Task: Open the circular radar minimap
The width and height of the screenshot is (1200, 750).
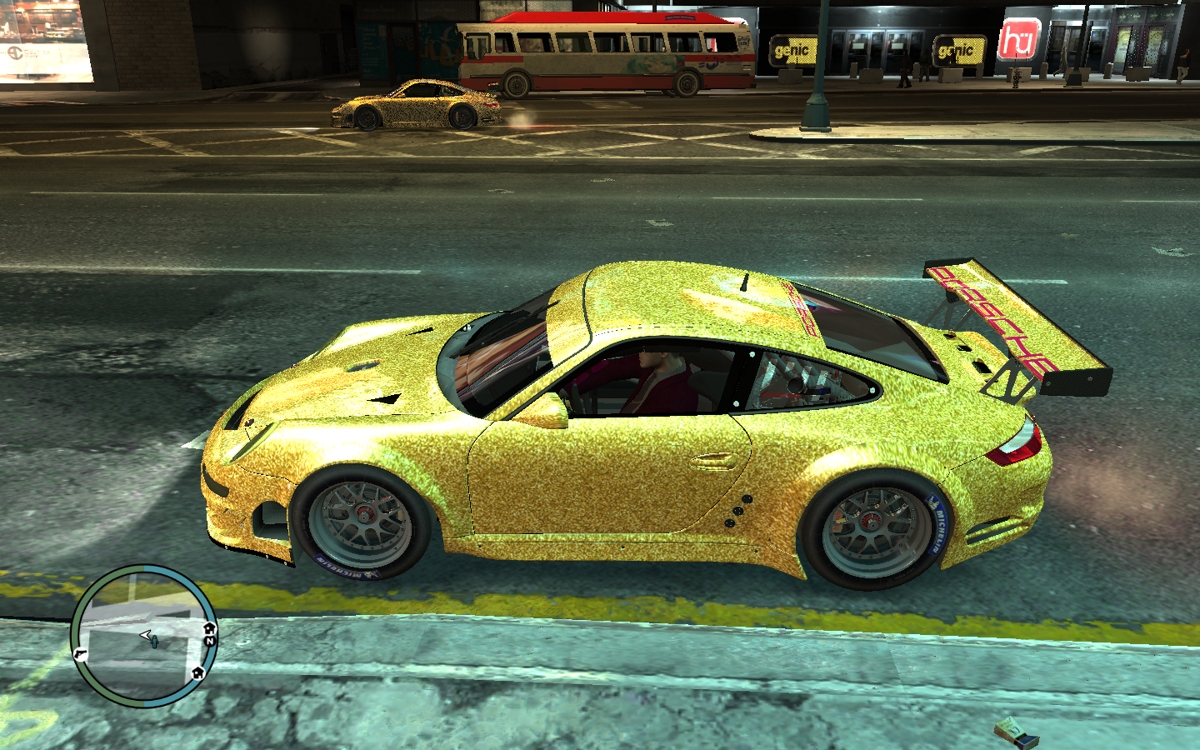Action: click(x=145, y=637)
